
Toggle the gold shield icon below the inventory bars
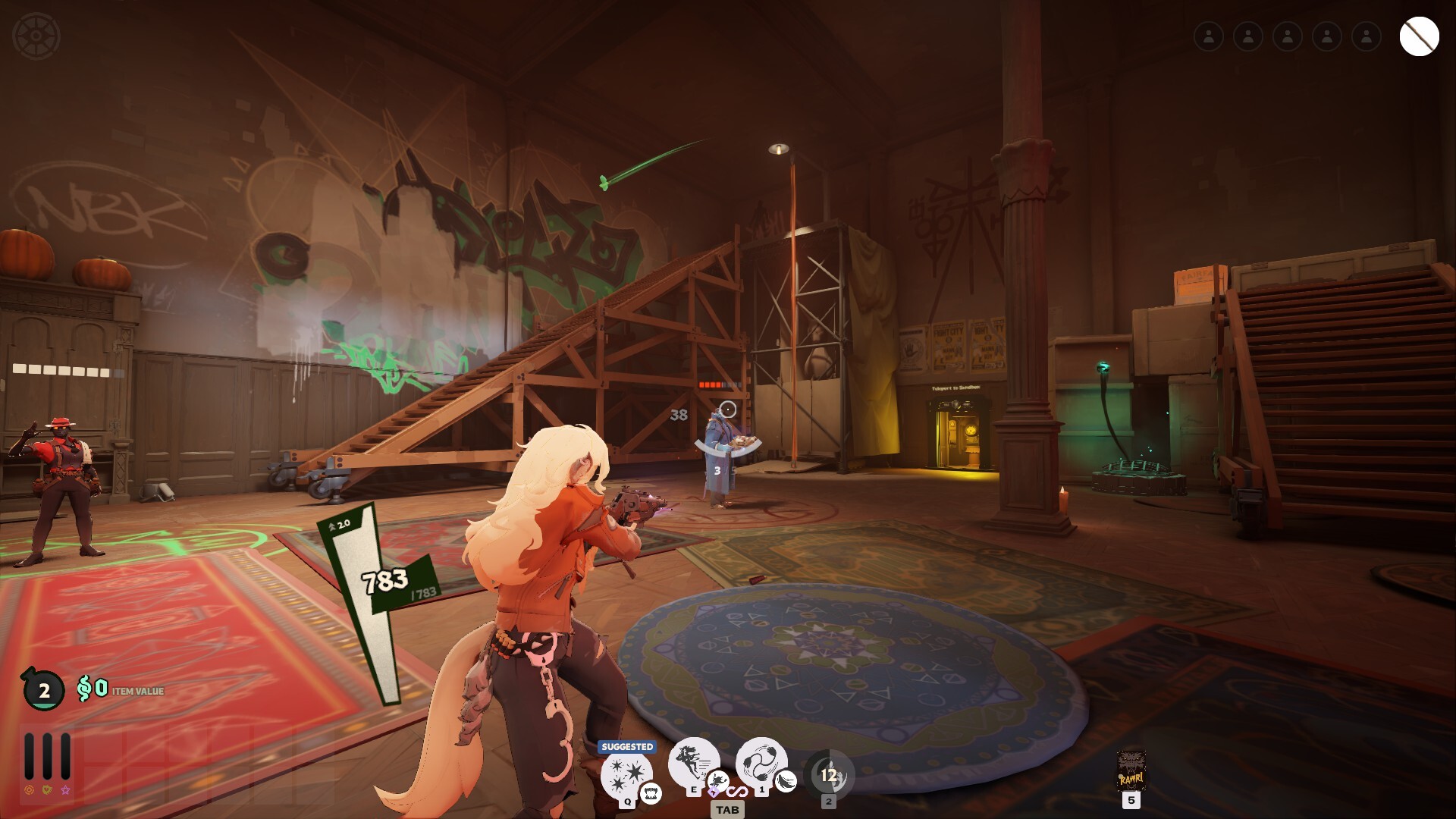tap(47, 789)
